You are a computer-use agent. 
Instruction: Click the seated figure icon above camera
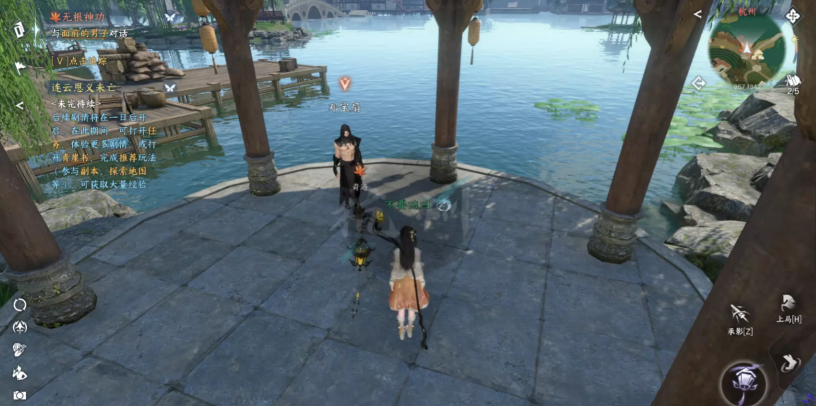20,372
